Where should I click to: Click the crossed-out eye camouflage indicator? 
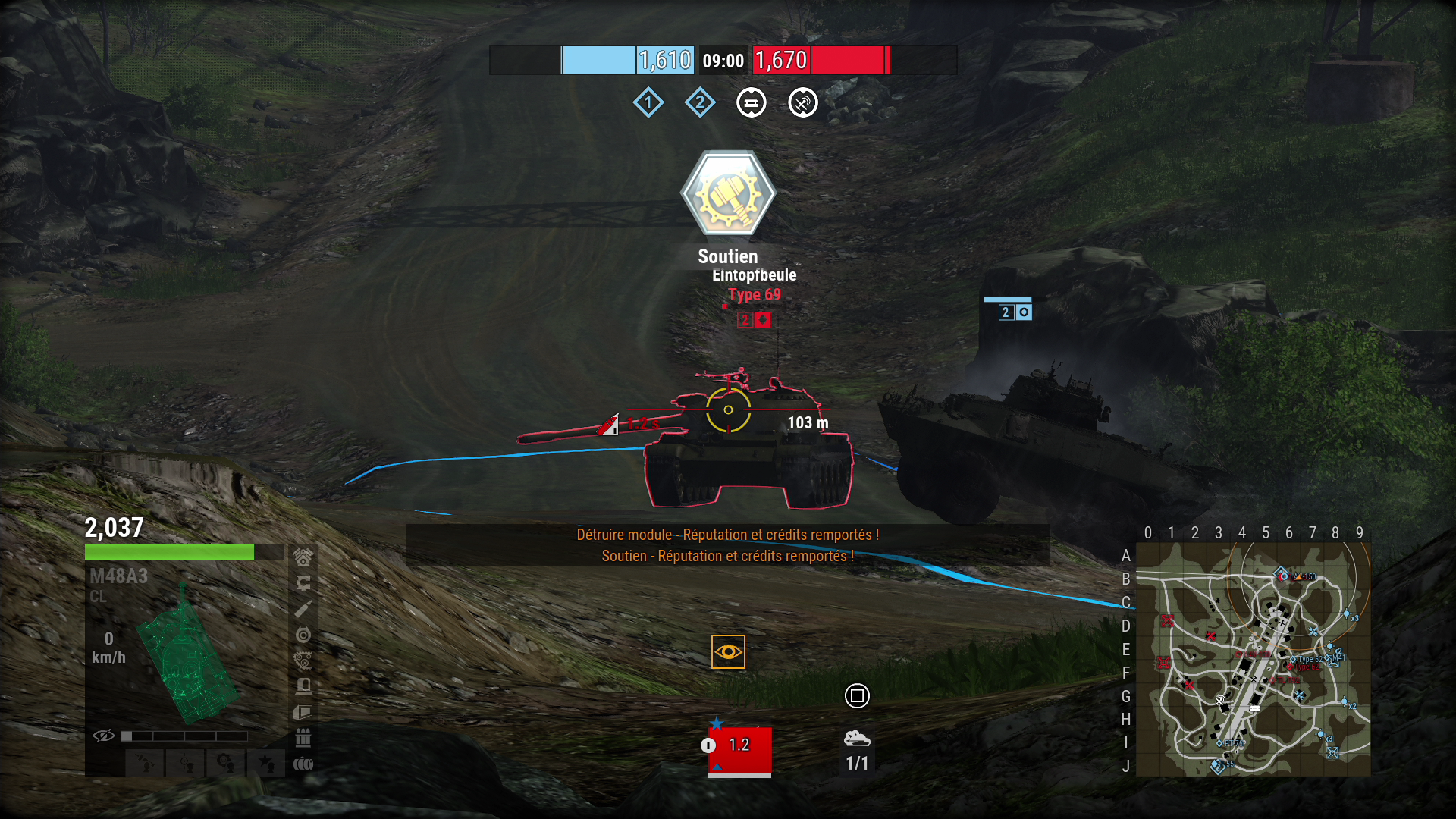click(x=104, y=736)
